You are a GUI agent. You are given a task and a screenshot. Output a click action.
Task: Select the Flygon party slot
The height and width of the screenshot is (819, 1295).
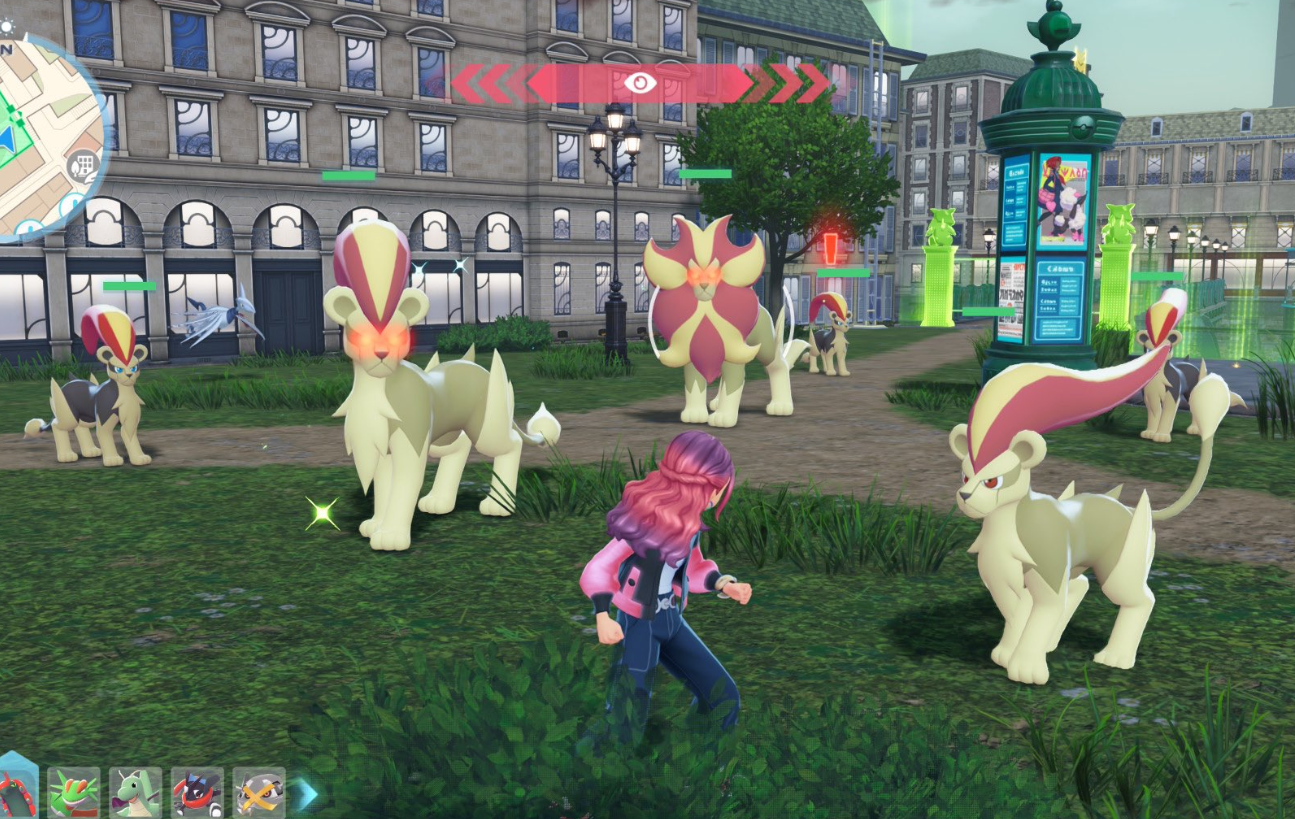[x=74, y=793]
